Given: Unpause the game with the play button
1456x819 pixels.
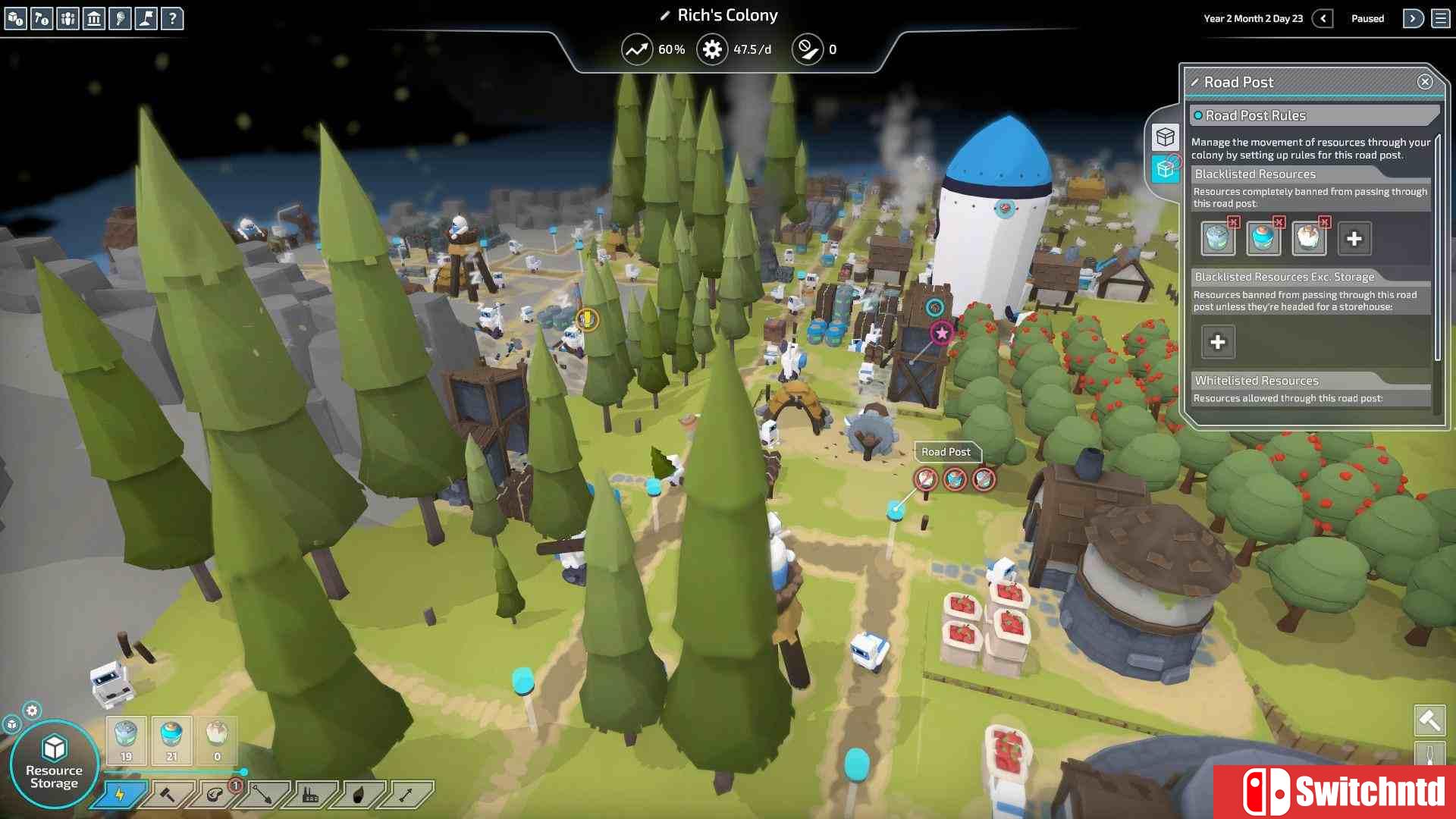Looking at the screenshot, I should [1412, 18].
